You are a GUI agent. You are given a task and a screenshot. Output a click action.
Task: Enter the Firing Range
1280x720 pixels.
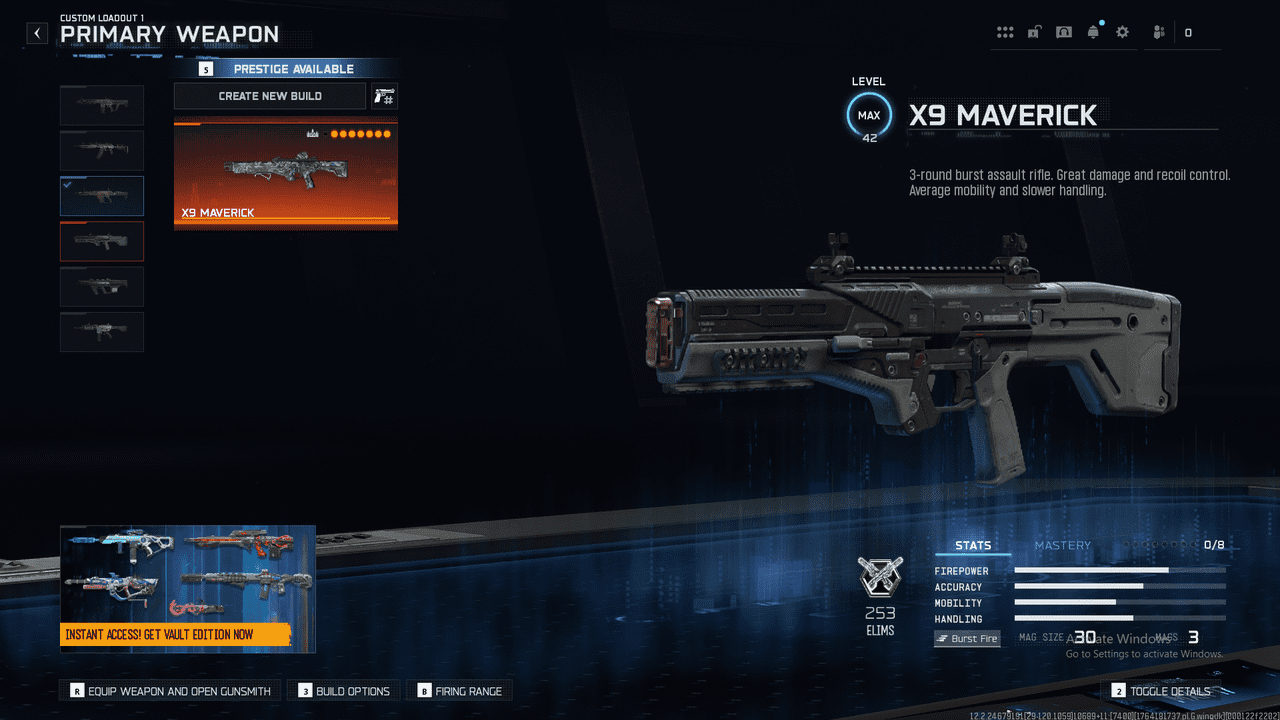pos(460,691)
